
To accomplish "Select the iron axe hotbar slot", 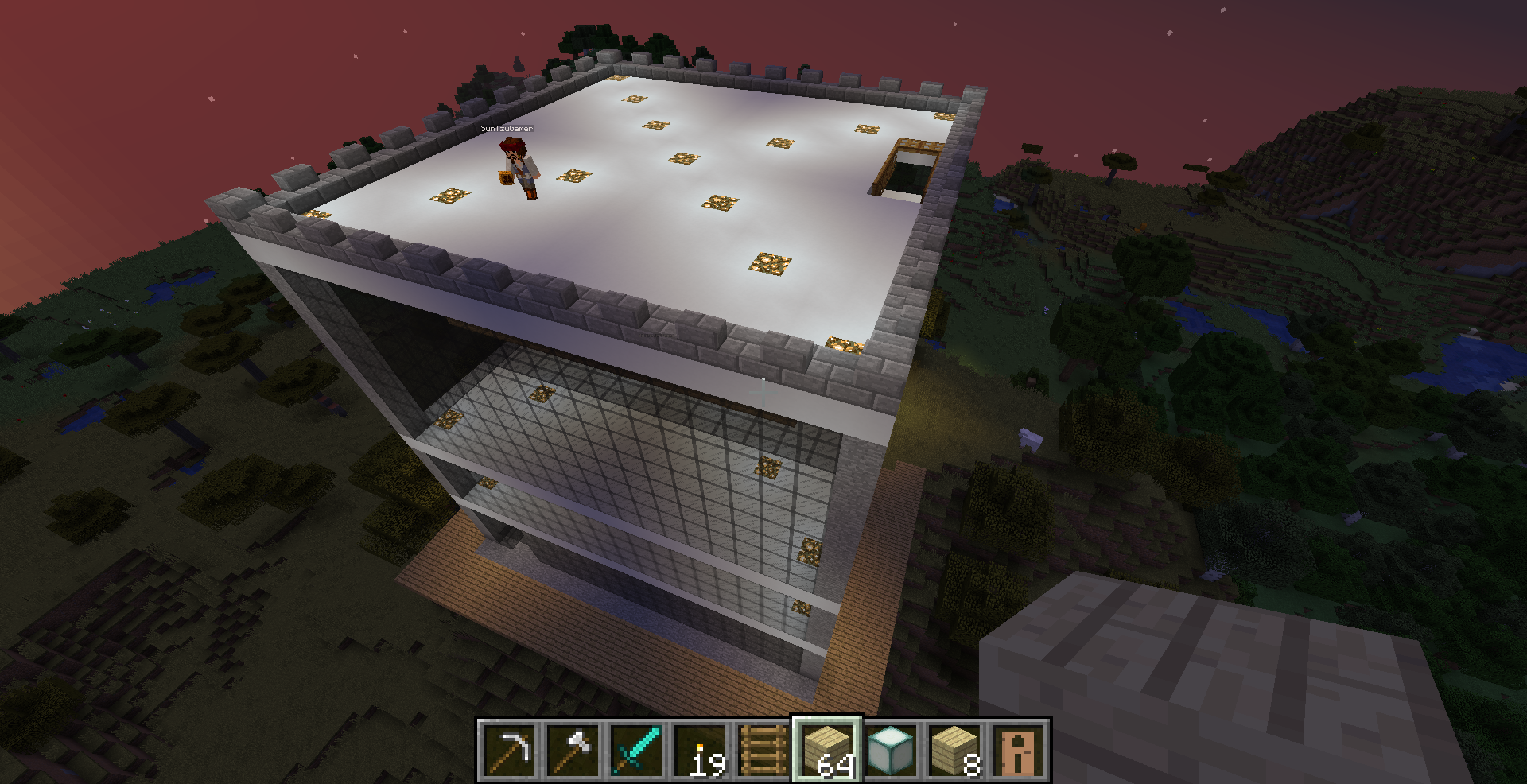I will tap(573, 750).
